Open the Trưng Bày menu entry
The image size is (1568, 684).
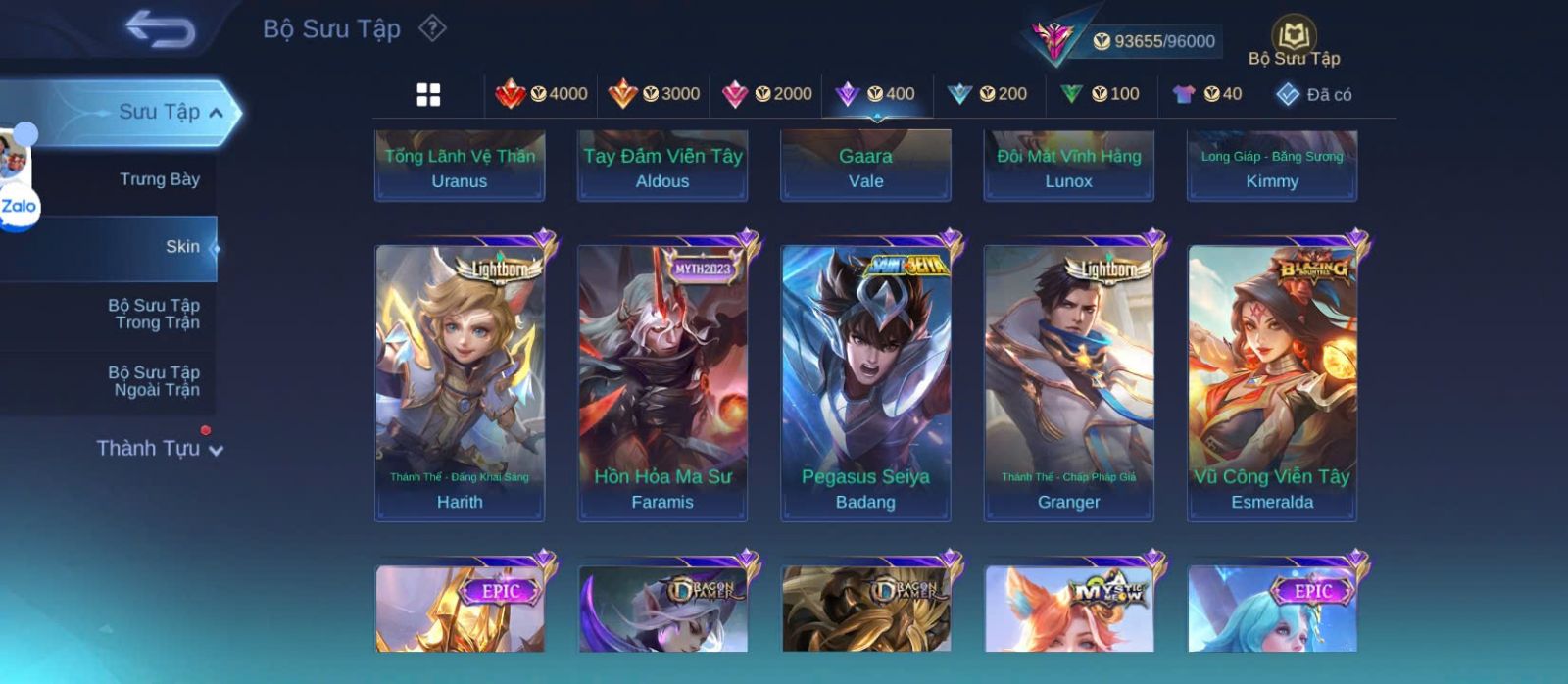click(x=159, y=179)
